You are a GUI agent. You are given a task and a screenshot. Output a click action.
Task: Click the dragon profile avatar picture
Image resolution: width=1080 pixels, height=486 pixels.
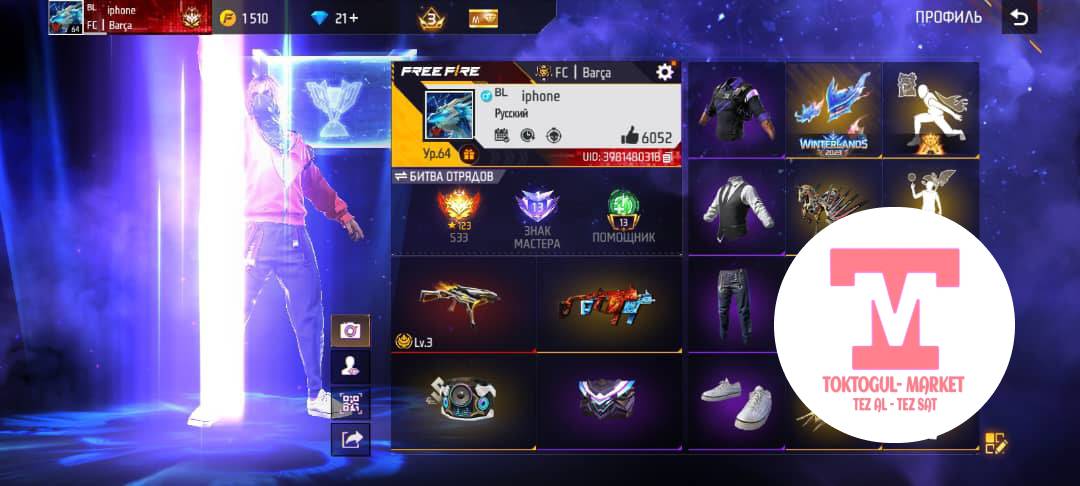point(449,117)
